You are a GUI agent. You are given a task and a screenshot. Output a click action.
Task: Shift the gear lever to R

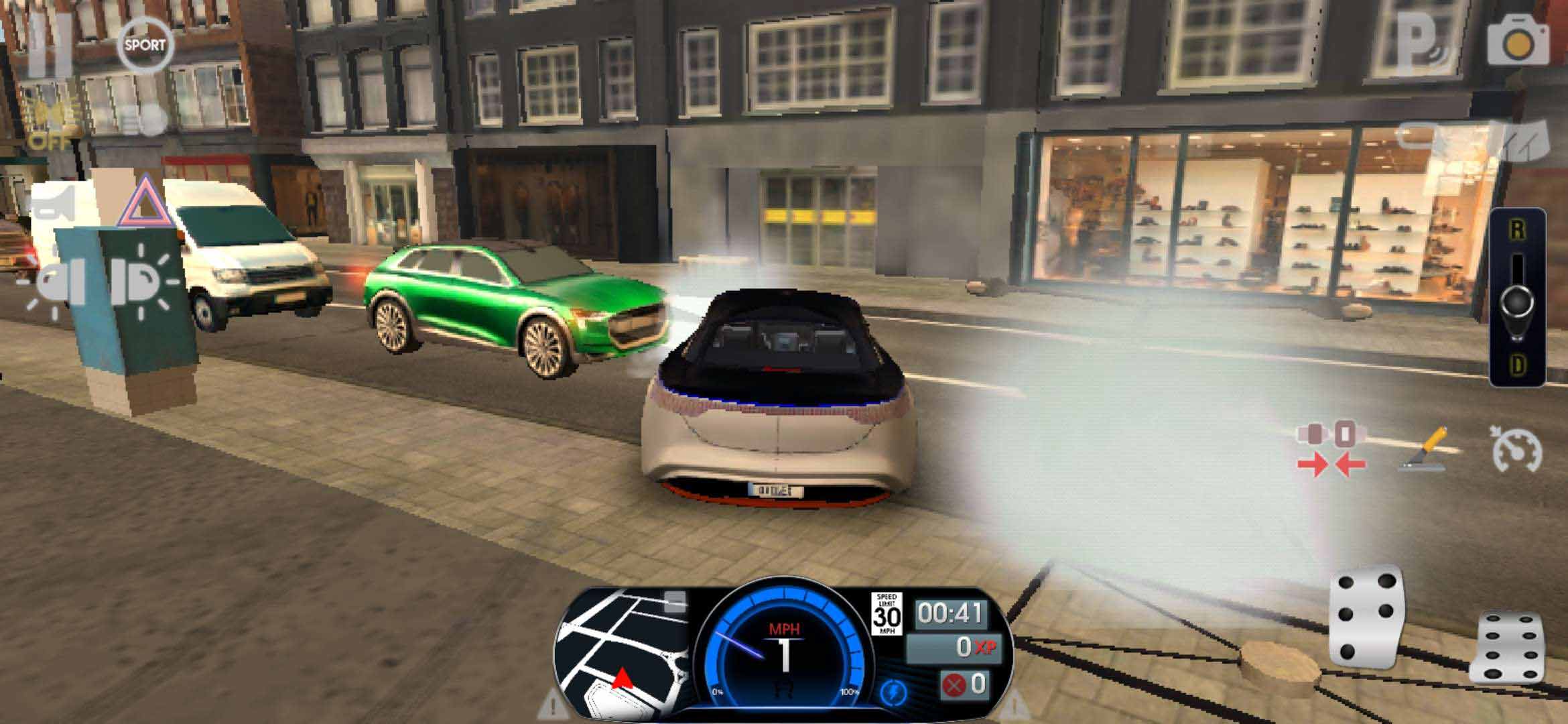tap(1517, 231)
